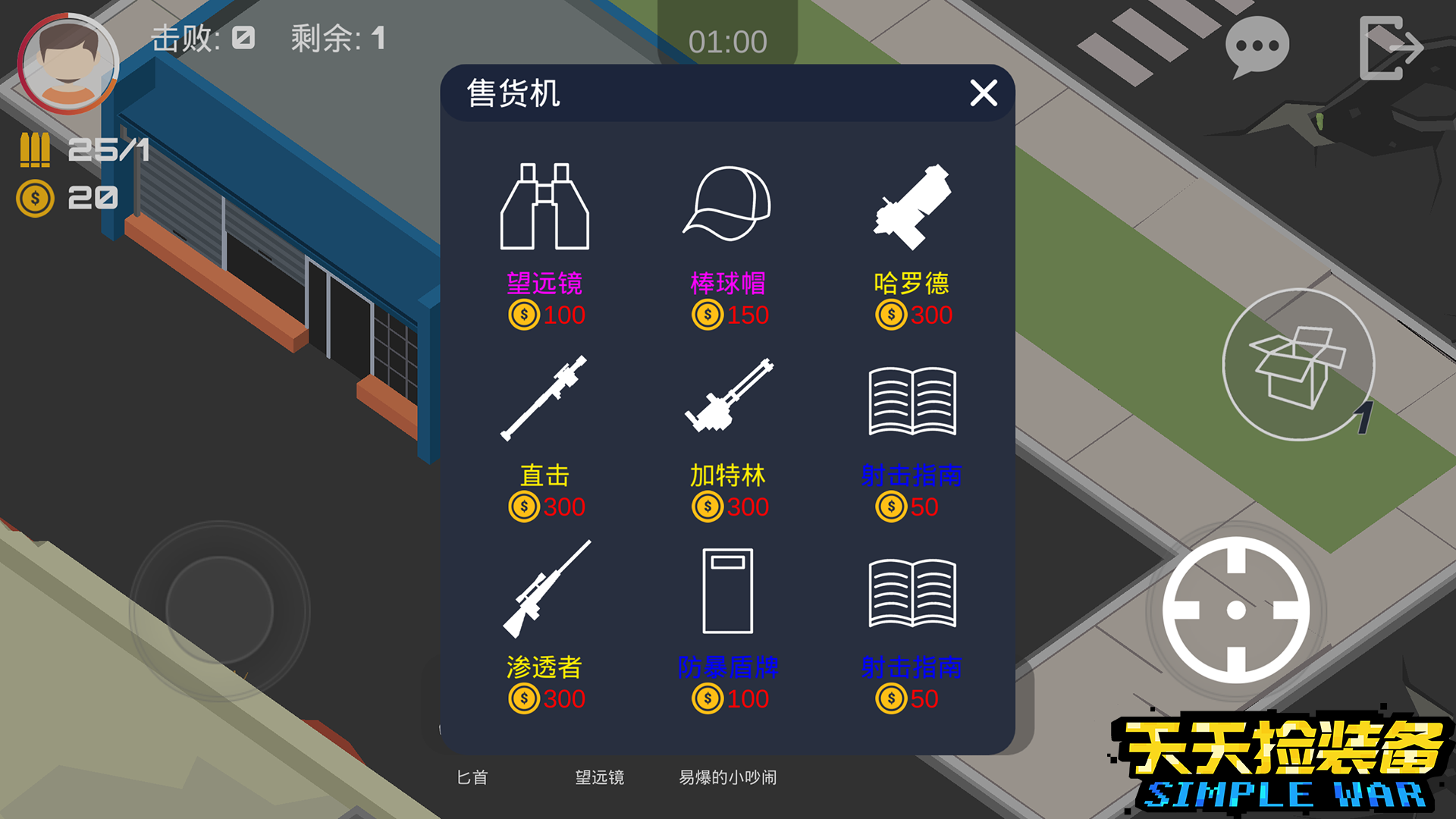Viewport: 1456px width, 819px height.
Task: Select 望远镜 in the bottom item bar
Action: click(x=600, y=777)
